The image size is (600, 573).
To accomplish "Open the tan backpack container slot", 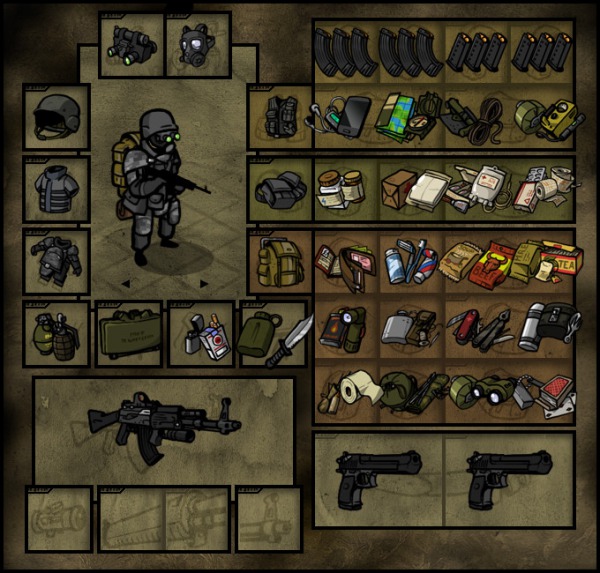I will click(278, 263).
